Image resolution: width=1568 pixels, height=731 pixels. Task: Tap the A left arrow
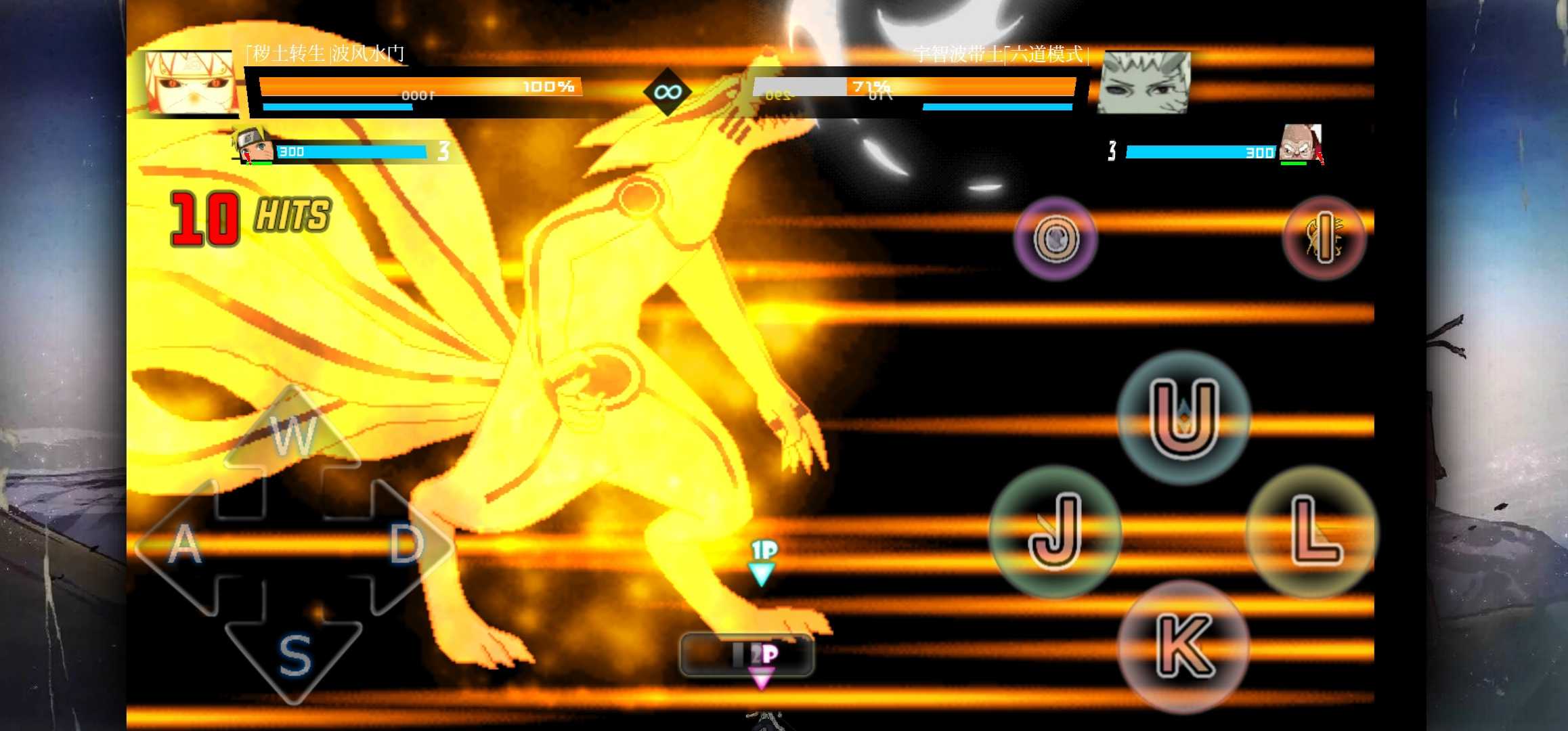[181, 545]
